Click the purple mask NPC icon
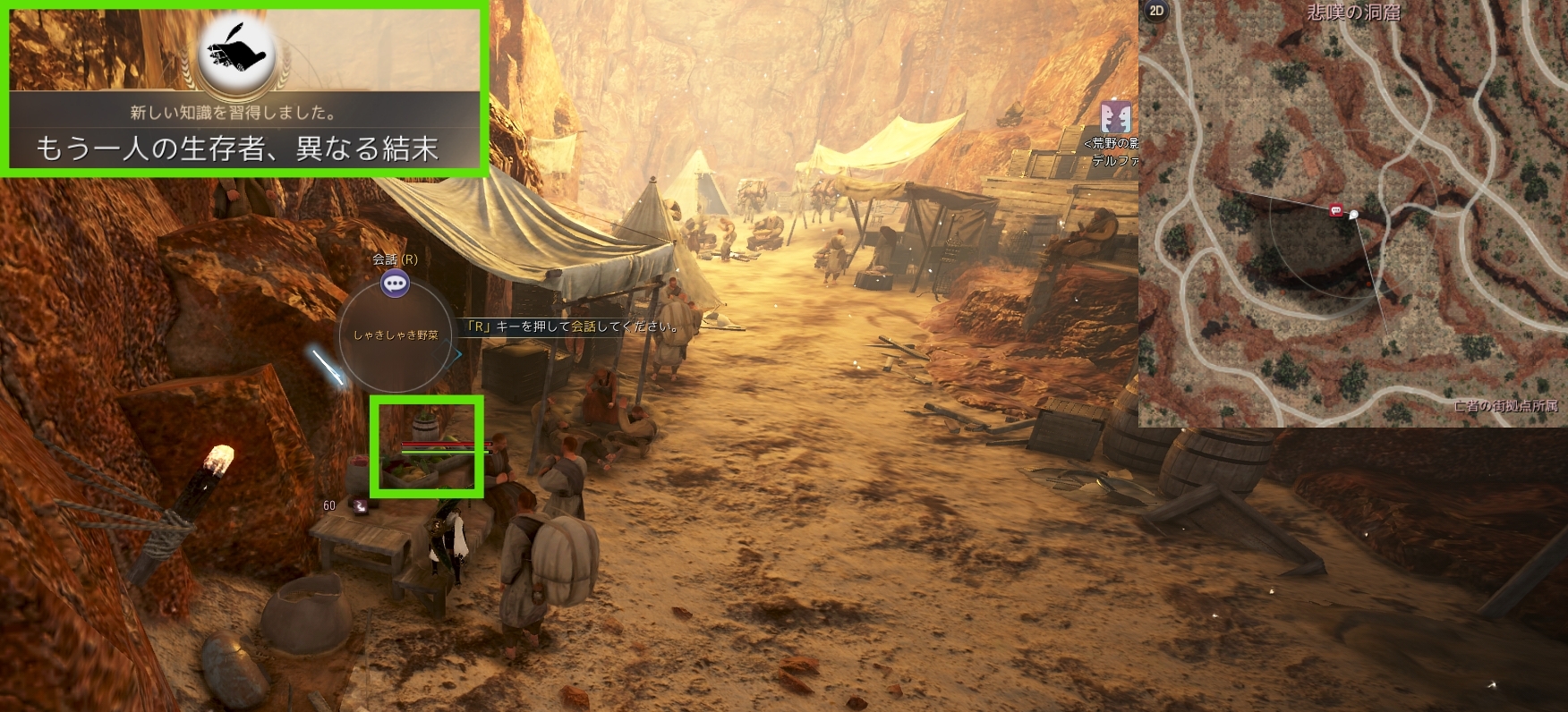This screenshot has width=1568, height=712. [x=1115, y=117]
